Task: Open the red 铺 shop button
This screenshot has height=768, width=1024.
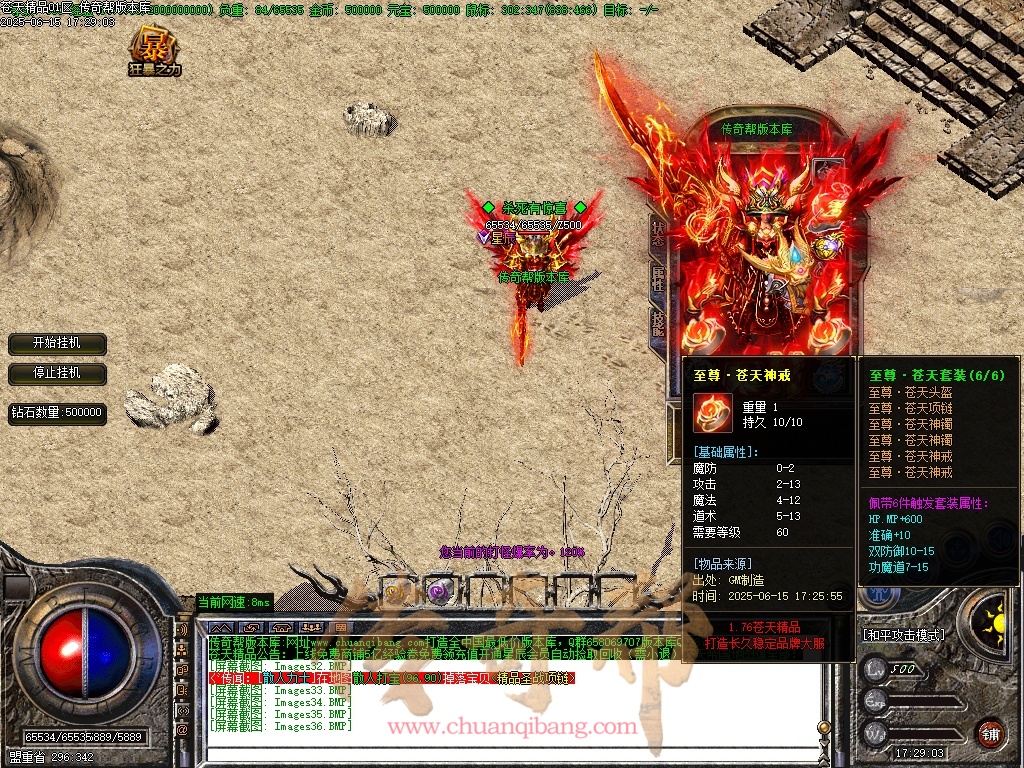Action: [990, 731]
